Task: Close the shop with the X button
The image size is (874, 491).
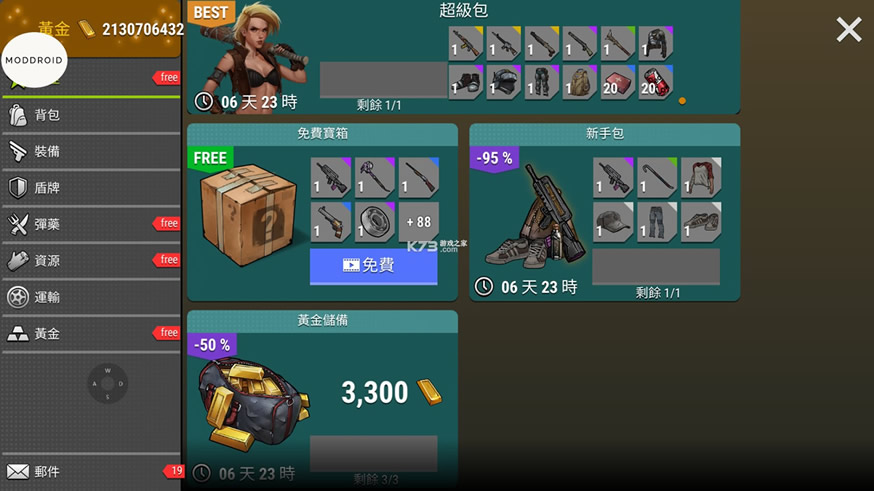Action: coord(848,30)
